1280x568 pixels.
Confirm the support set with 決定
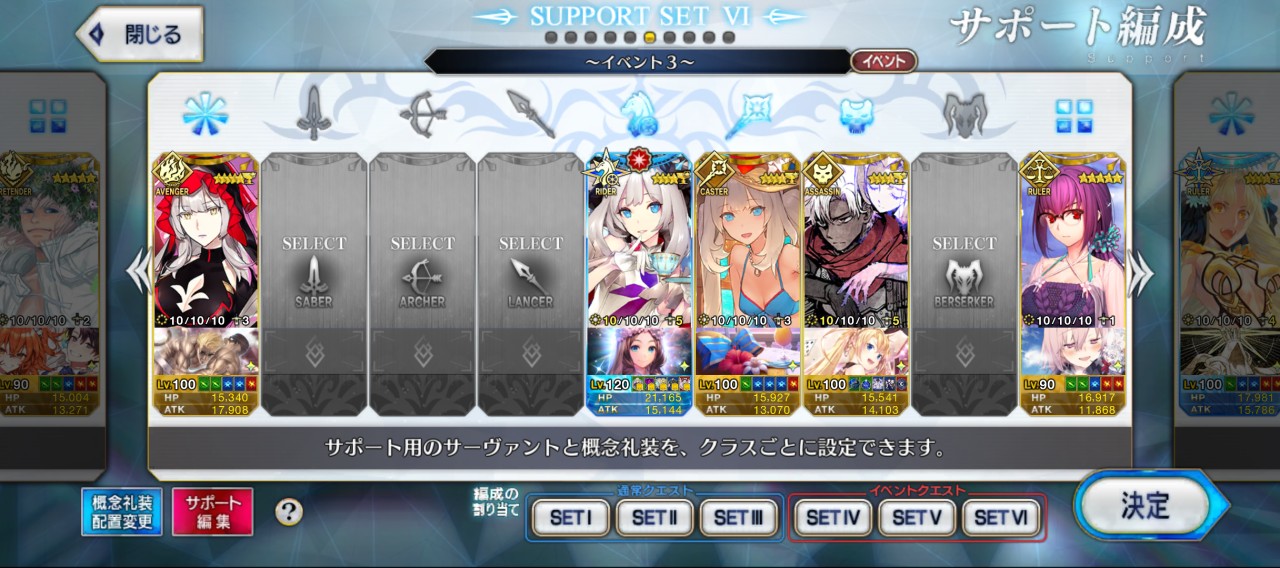pos(1145,505)
